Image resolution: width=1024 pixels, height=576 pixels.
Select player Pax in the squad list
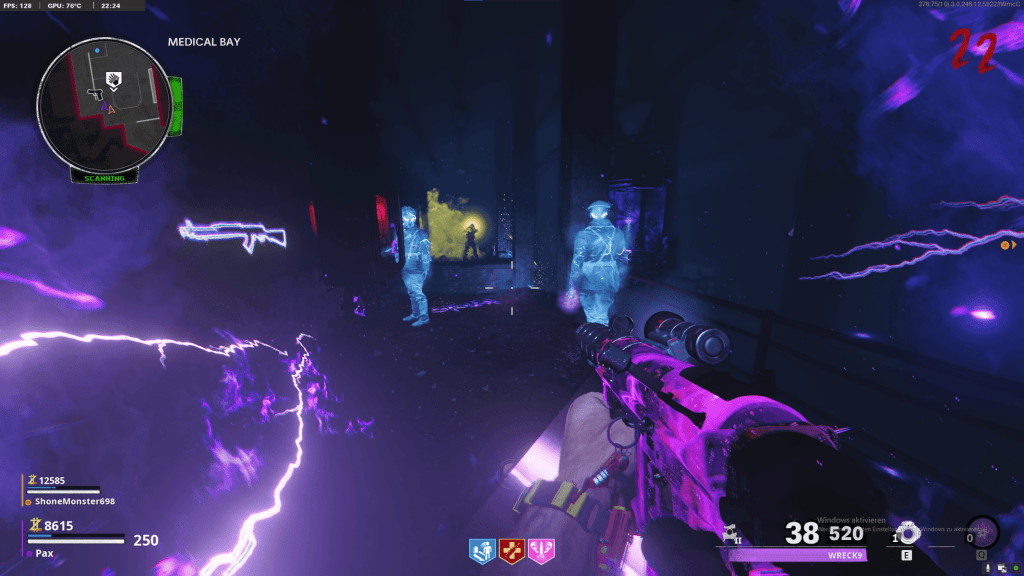tap(46, 552)
